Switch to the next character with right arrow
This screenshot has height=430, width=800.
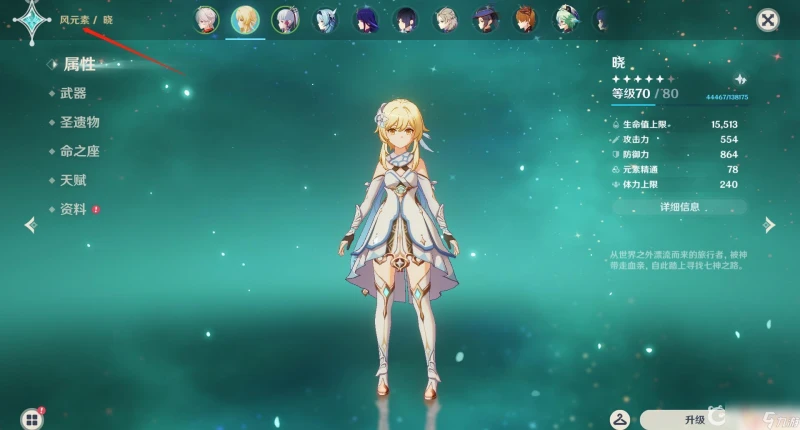click(769, 224)
